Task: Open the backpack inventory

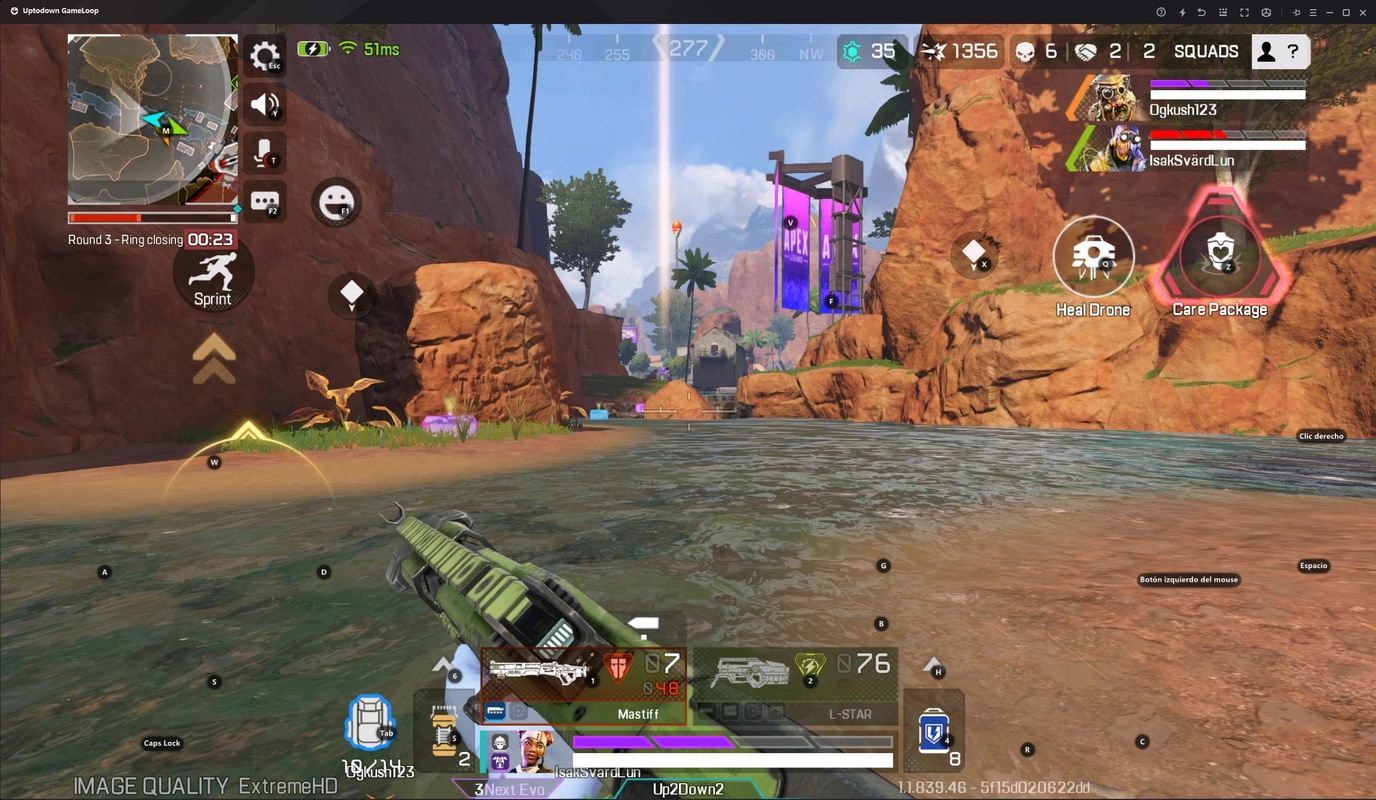Action: [368, 722]
